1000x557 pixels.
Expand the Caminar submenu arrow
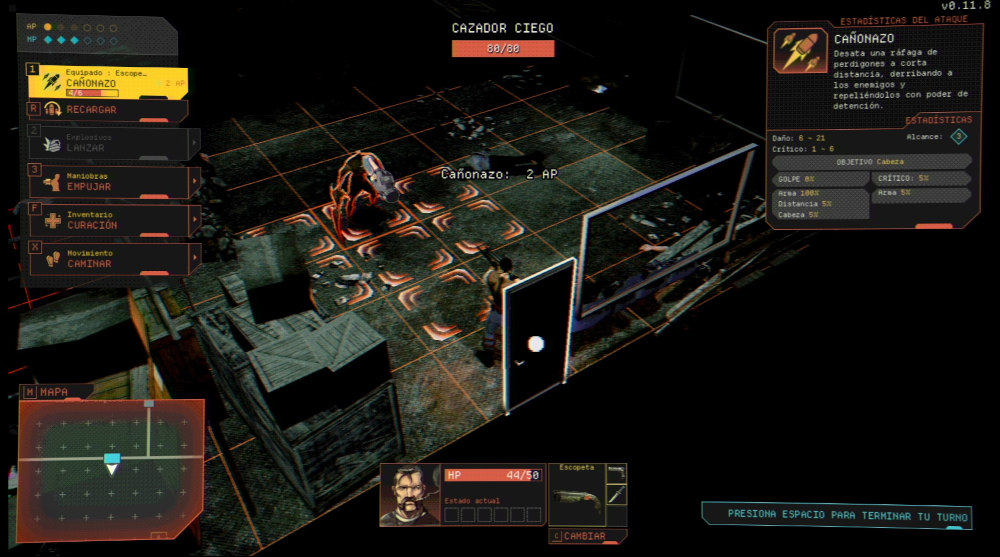pyautogui.click(x=195, y=259)
